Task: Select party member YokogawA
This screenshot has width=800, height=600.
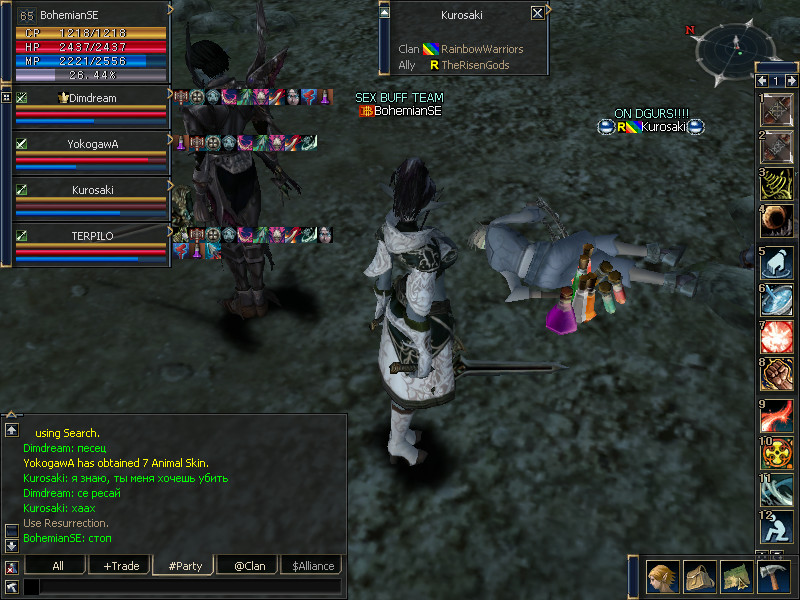Action: [x=92, y=144]
